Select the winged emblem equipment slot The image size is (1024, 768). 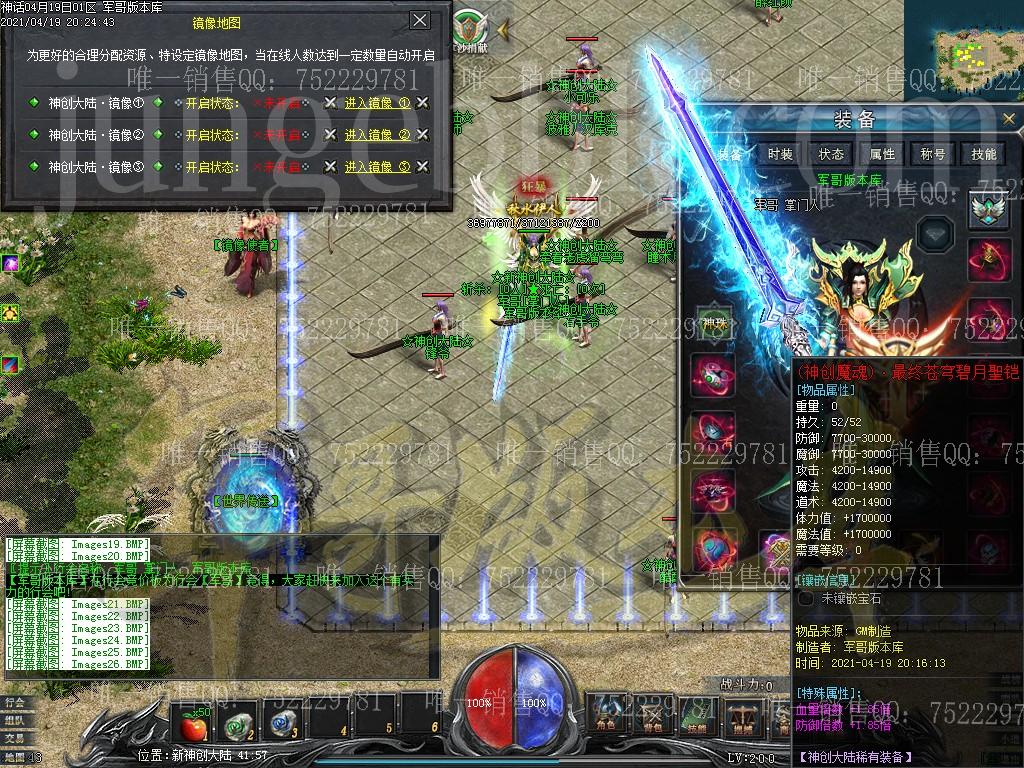(x=988, y=210)
